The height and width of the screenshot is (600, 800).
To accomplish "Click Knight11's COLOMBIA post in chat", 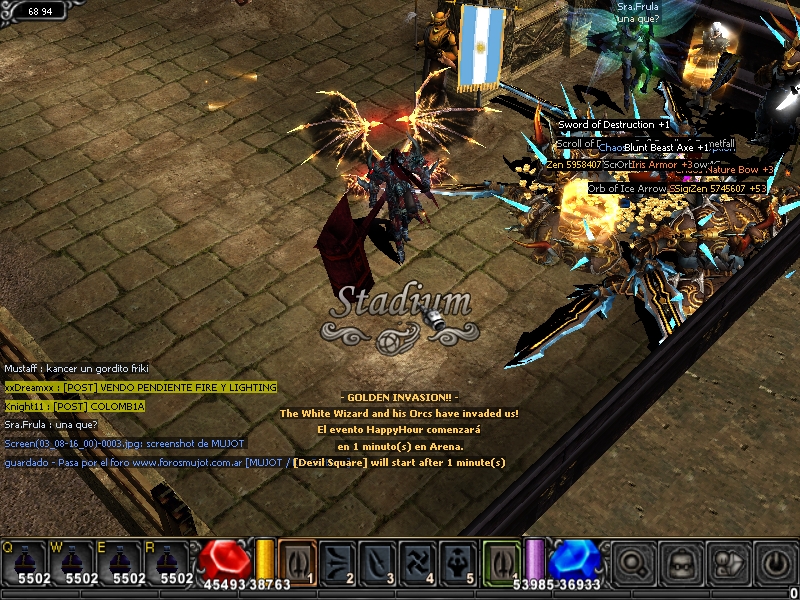I will click(x=75, y=406).
